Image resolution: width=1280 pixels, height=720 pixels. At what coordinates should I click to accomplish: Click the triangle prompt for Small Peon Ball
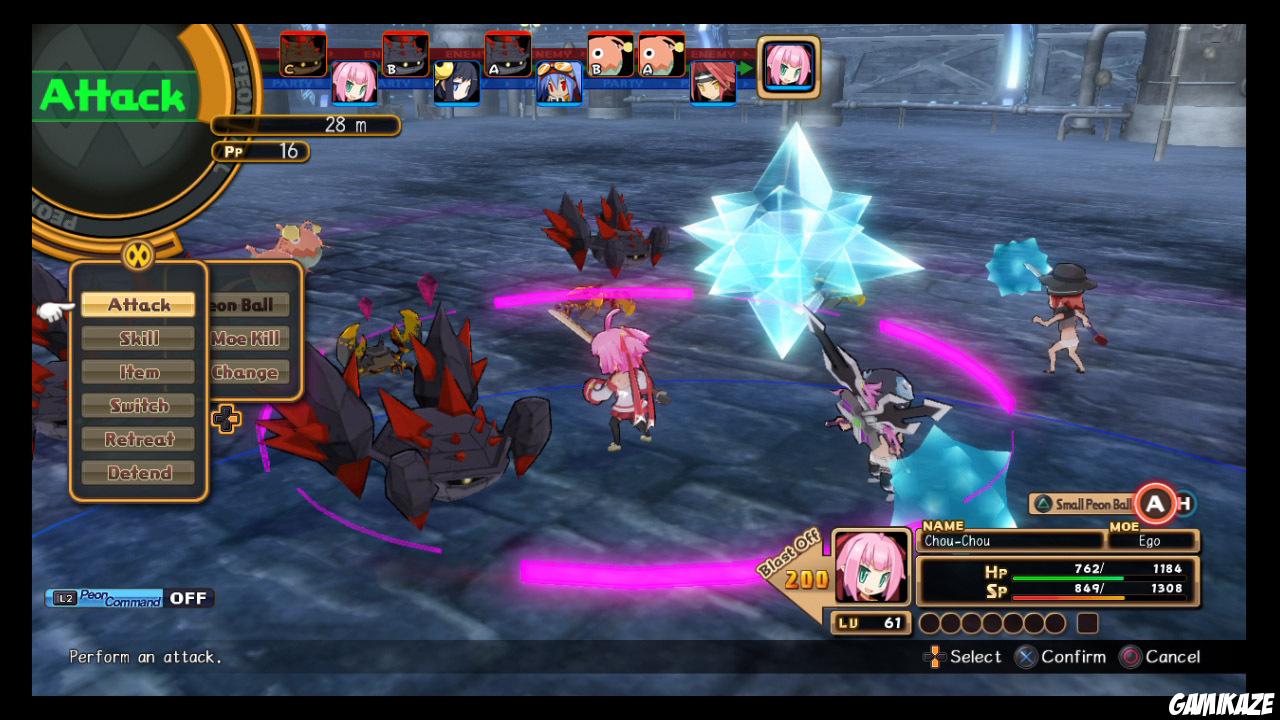(1044, 504)
